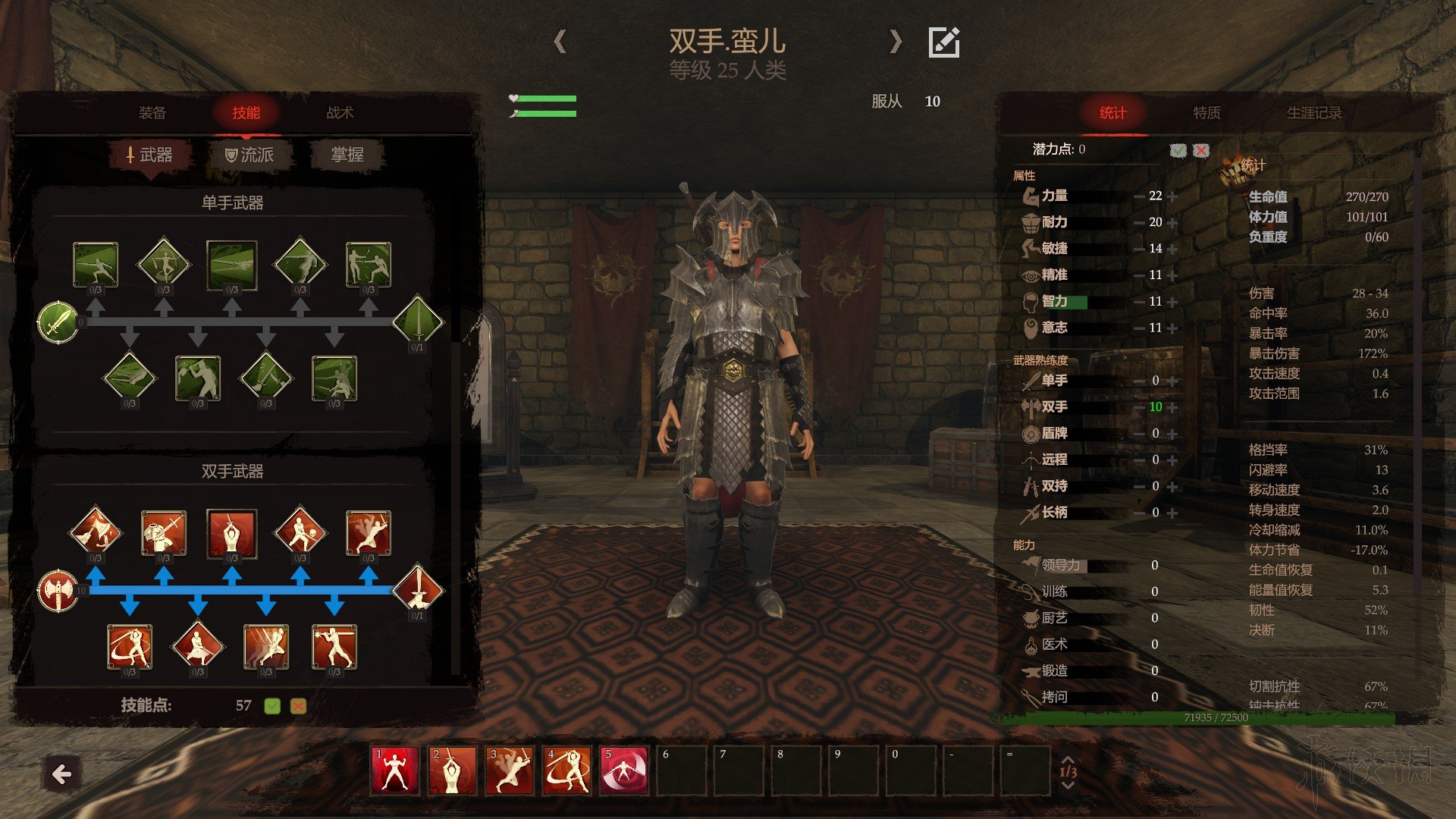Open the 战术 tactics tab
1456x819 pixels.
(340, 113)
